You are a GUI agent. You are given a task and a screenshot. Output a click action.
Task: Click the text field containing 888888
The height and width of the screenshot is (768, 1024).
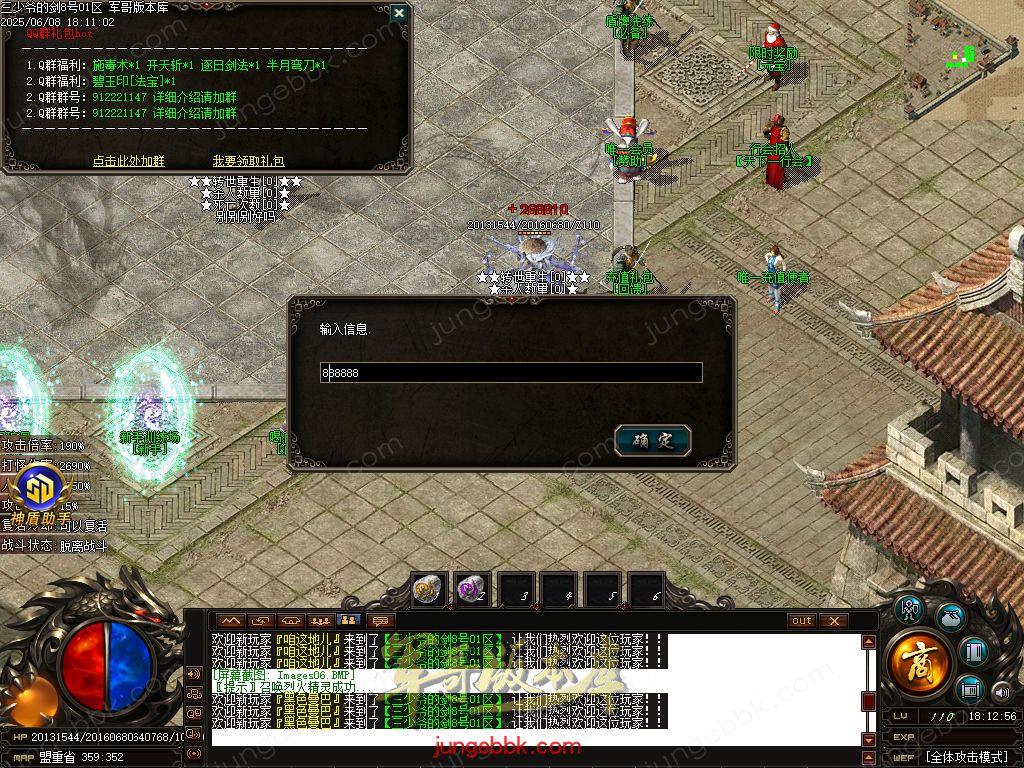click(x=511, y=373)
